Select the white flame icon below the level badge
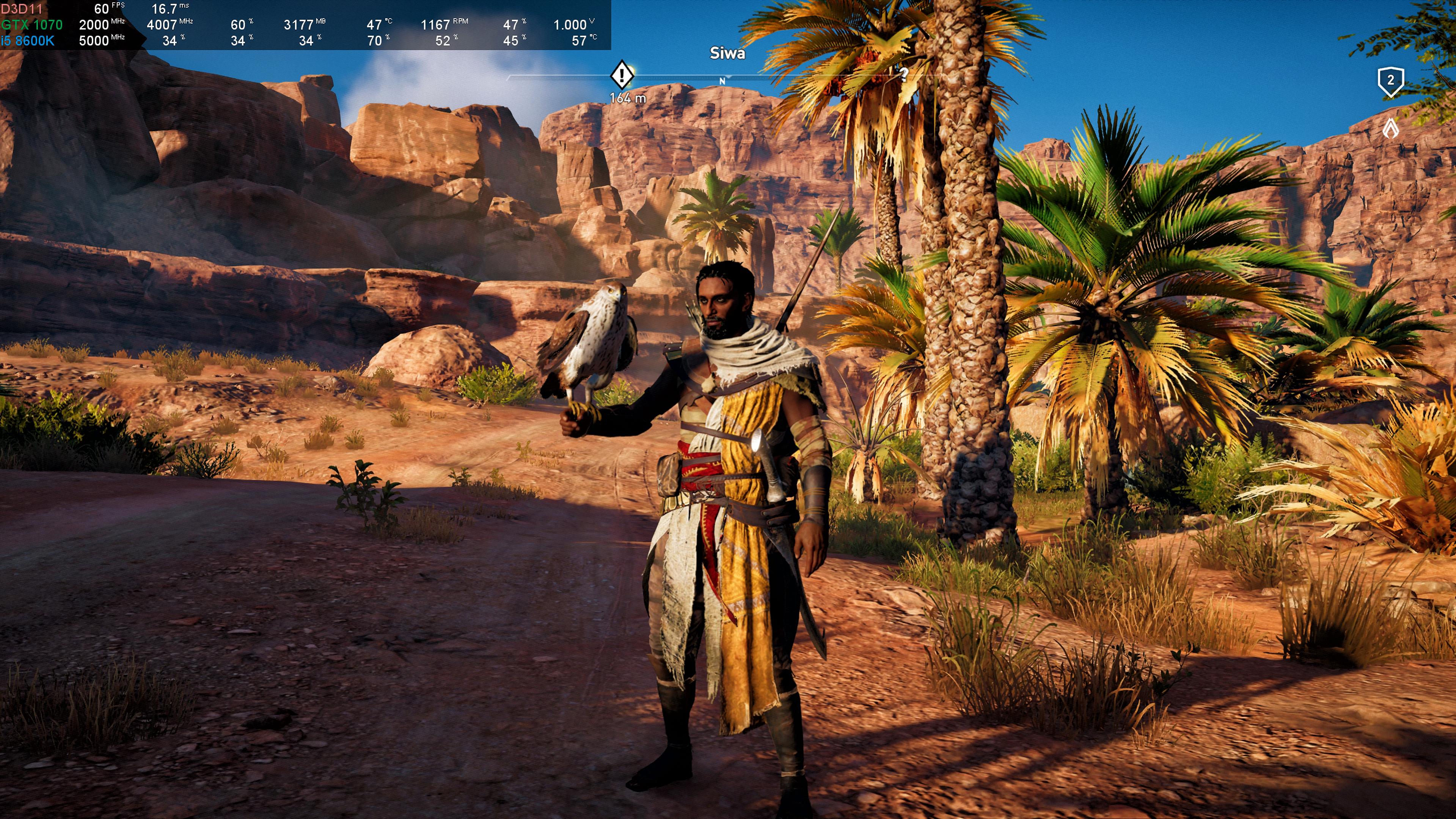1456x819 pixels. tap(1390, 128)
